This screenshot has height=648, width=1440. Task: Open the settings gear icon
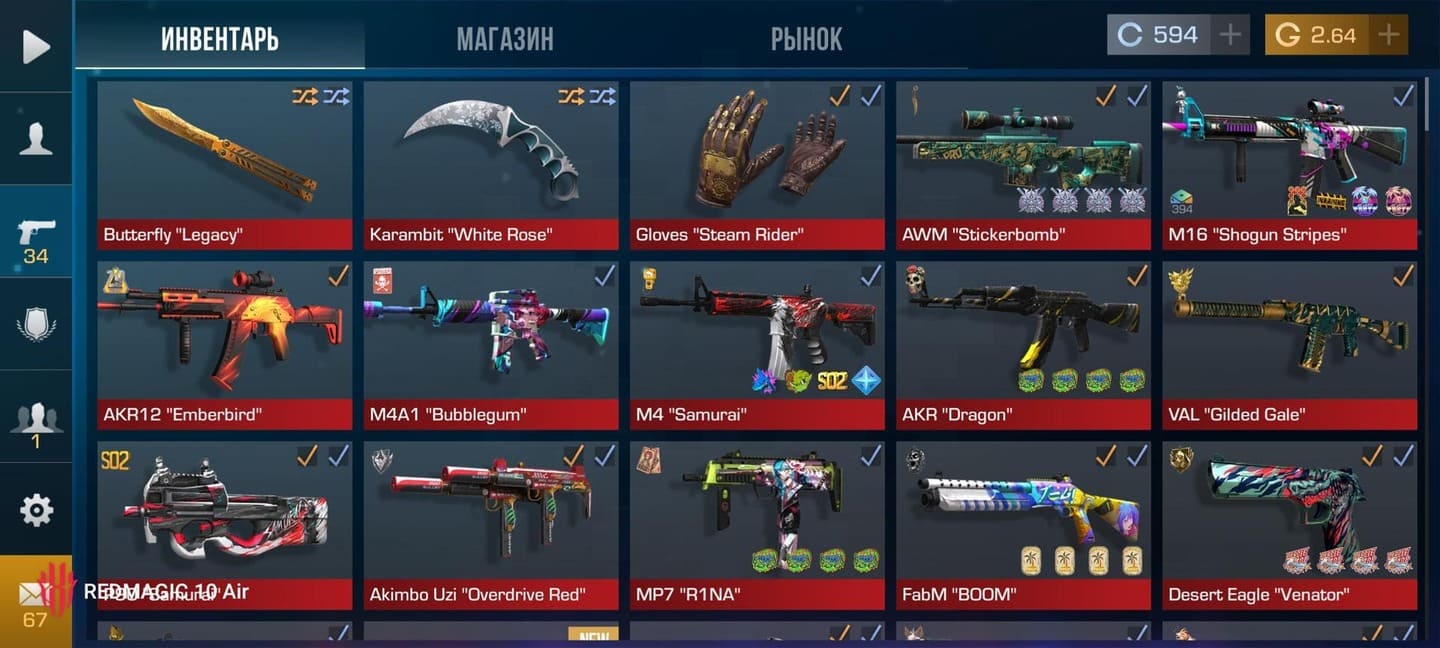click(x=36, y=510)
